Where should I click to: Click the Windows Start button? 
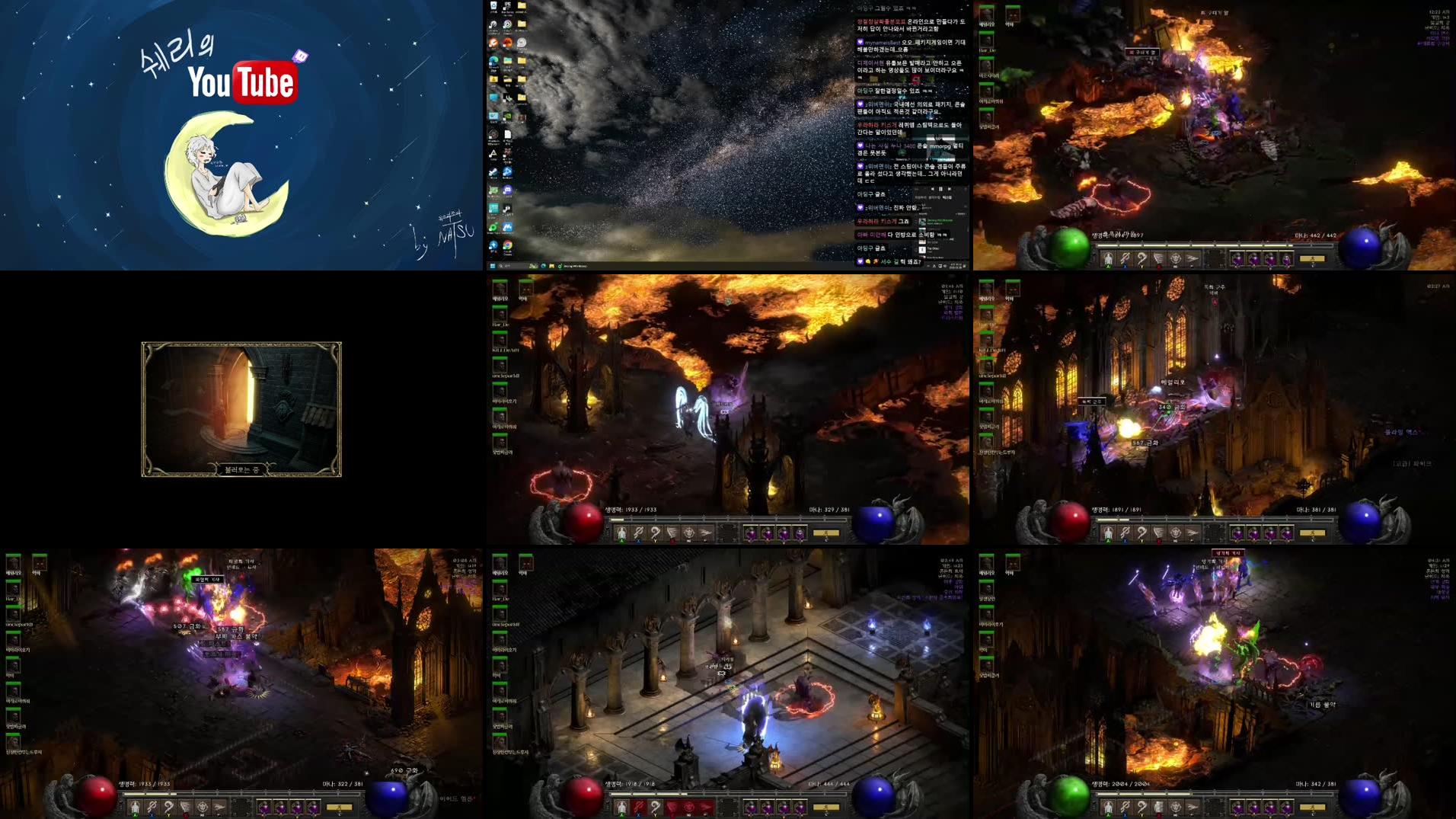(x=493, y=266)
